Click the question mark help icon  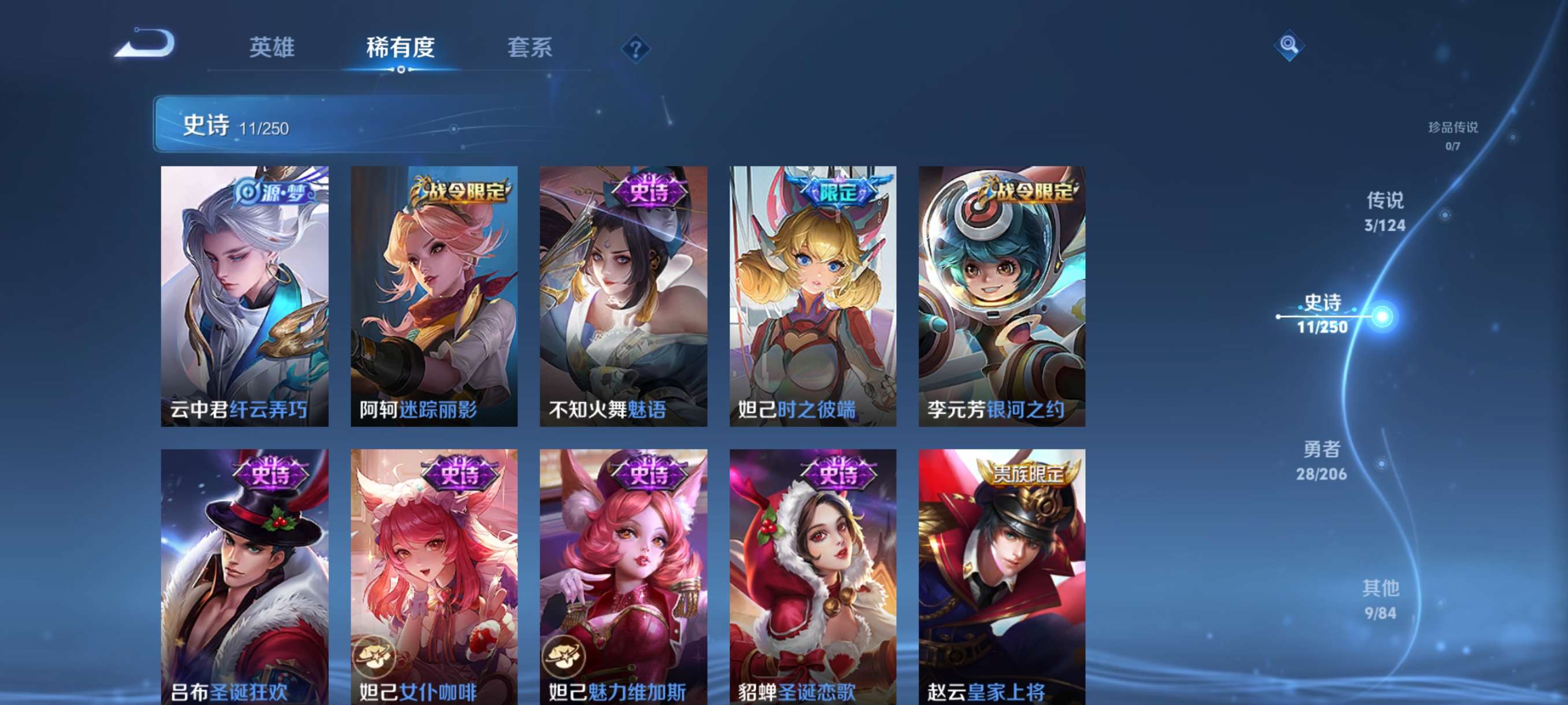click(637, 49)
